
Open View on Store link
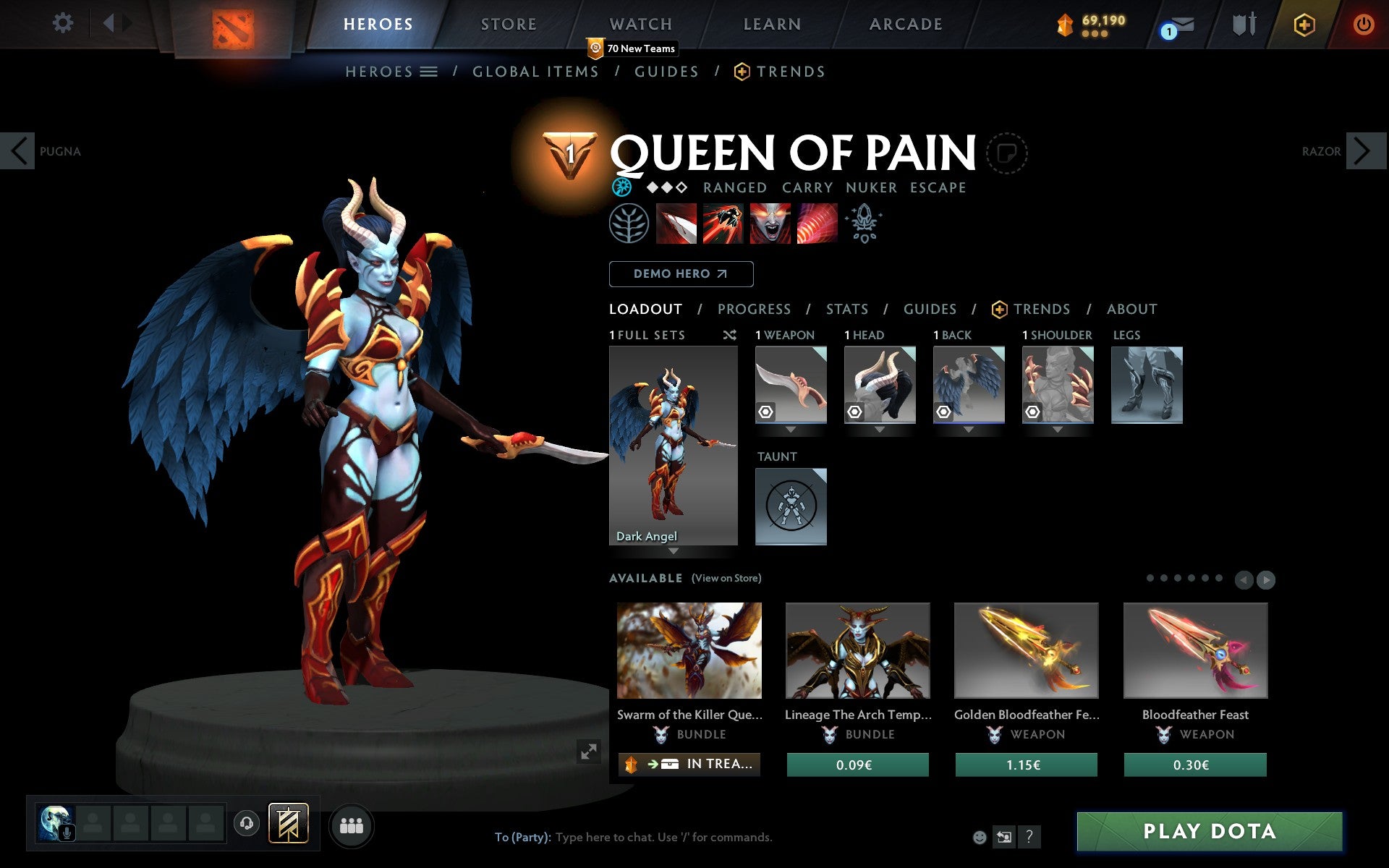(726, 578)
